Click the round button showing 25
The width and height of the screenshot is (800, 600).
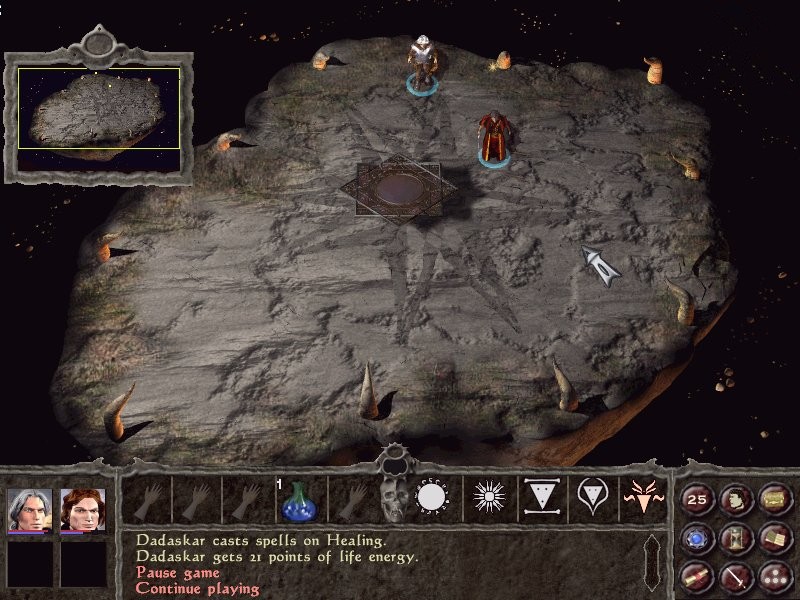coord(697,499)
